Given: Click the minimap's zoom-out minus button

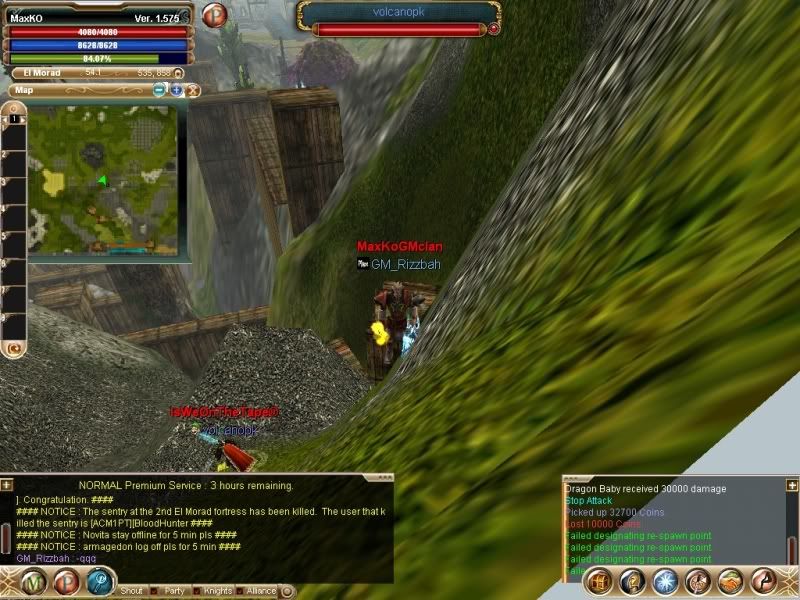Looking at the screenshot, I should pos(160,90).
